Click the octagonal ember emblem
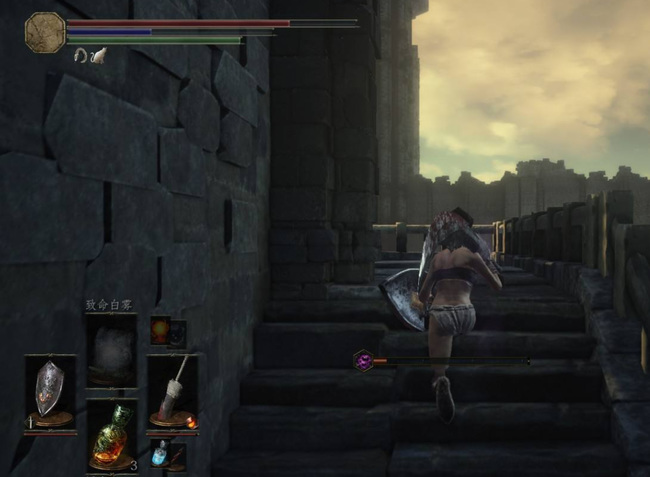The width and height of the screenshot is (650, 477). click(45, 31)
